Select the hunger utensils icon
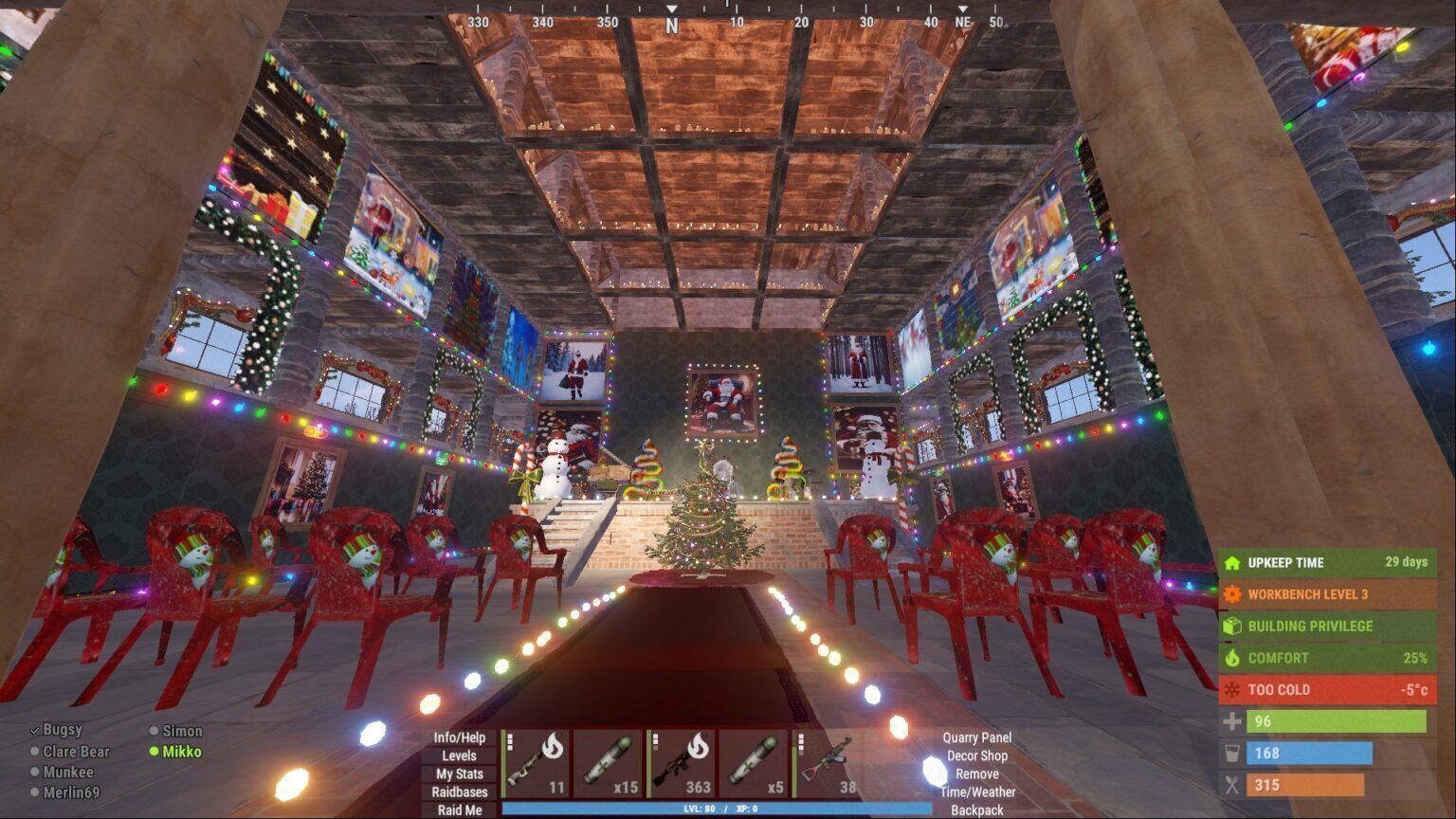Screen dimensions: 1456x819 point(1232,785)
